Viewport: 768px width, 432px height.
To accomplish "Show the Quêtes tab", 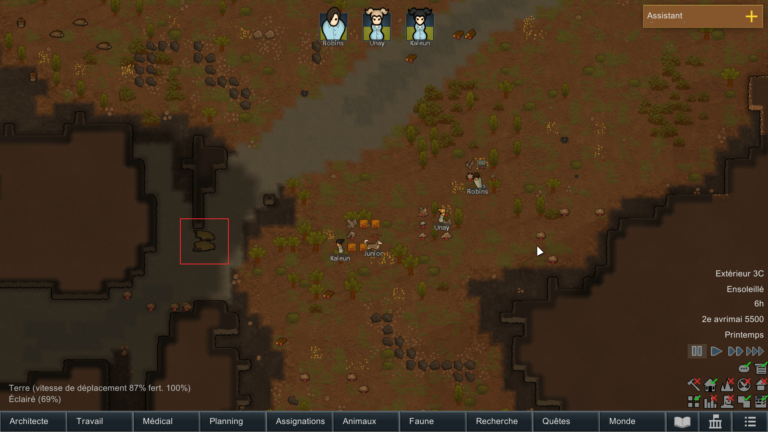I will pyautogui.click(x=565, y=422).
